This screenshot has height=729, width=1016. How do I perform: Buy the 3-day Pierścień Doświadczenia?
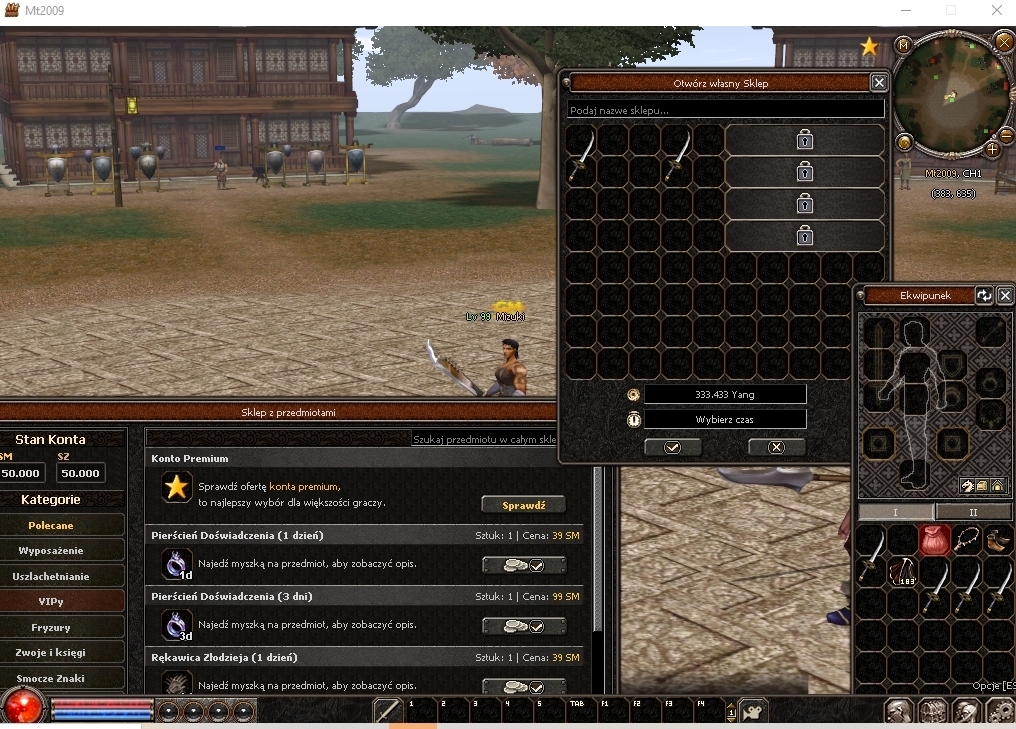click(523, 627)
